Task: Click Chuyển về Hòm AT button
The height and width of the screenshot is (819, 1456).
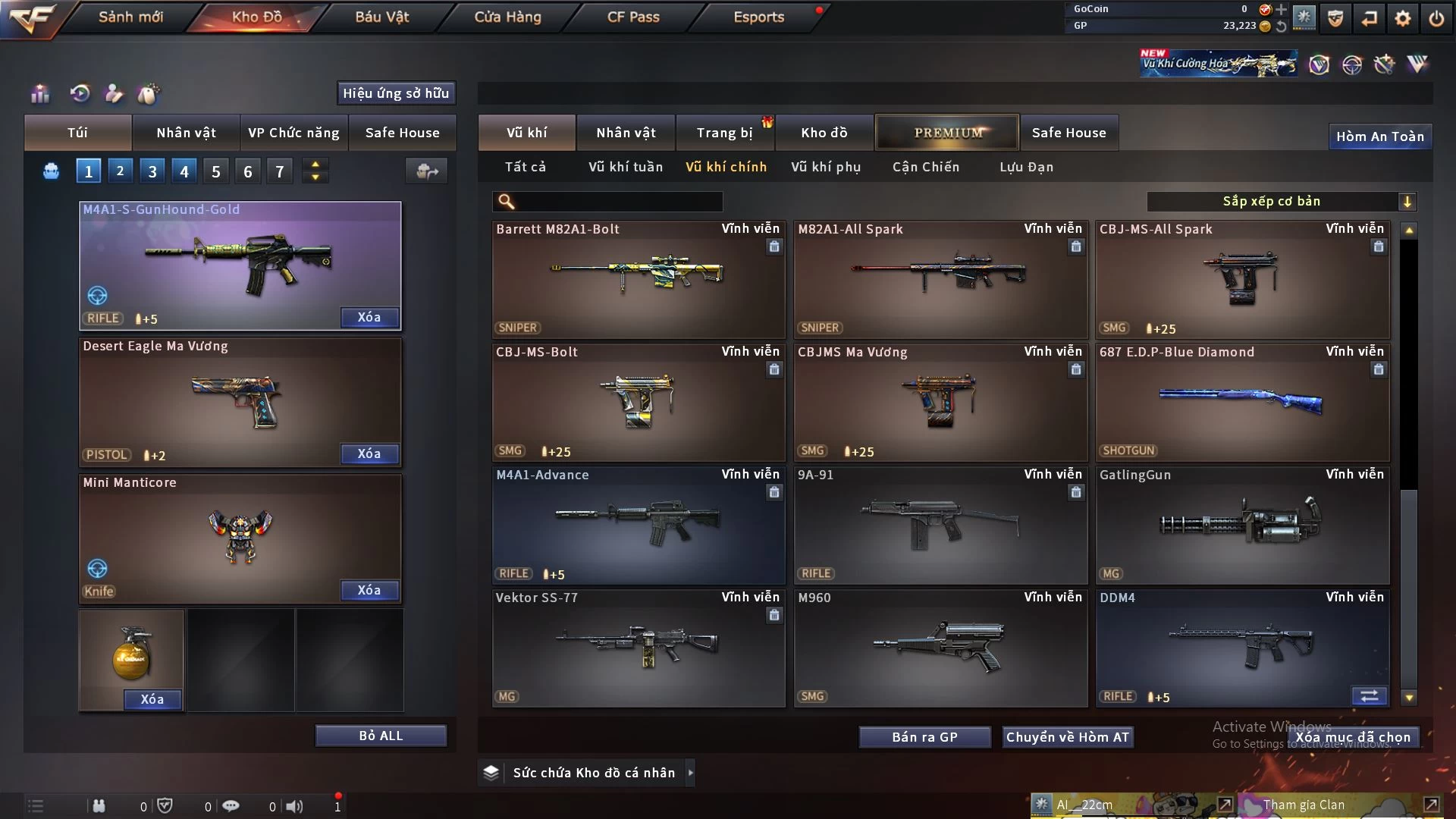Action: pyautogui.click(x=1067, y=737)
